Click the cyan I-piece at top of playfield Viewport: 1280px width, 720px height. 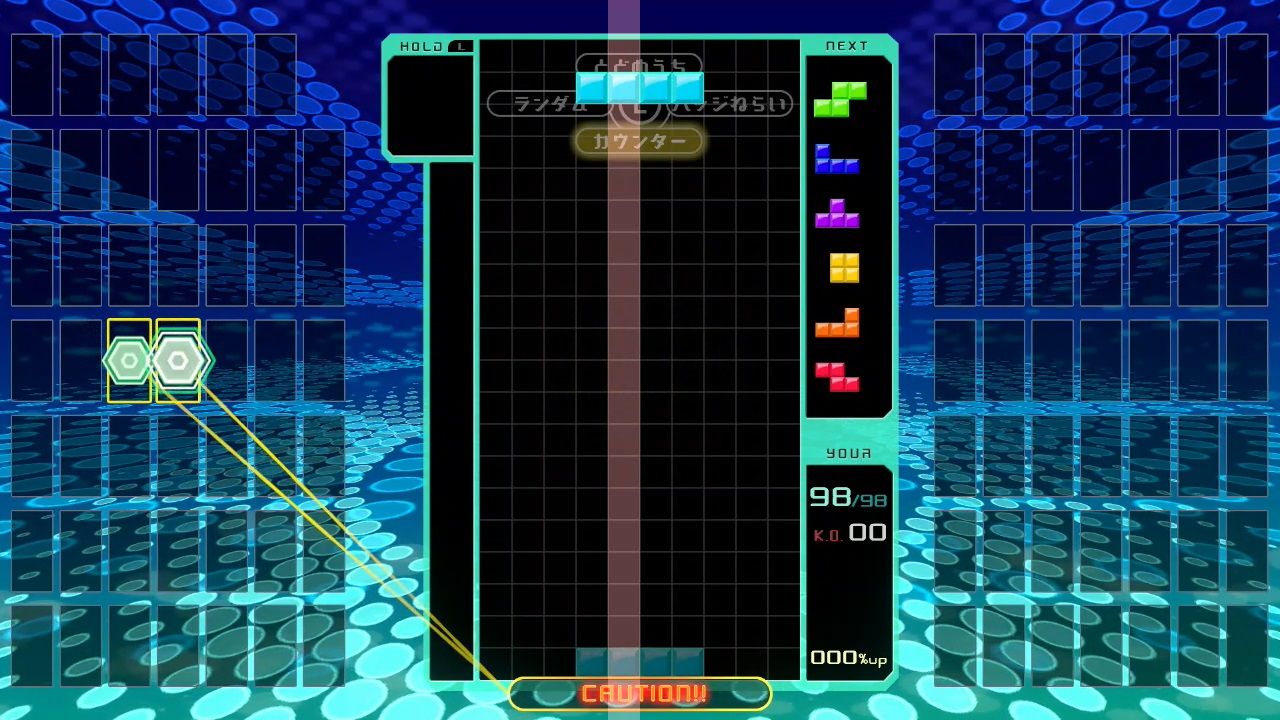pyautogui.click(x=642, y=88)
